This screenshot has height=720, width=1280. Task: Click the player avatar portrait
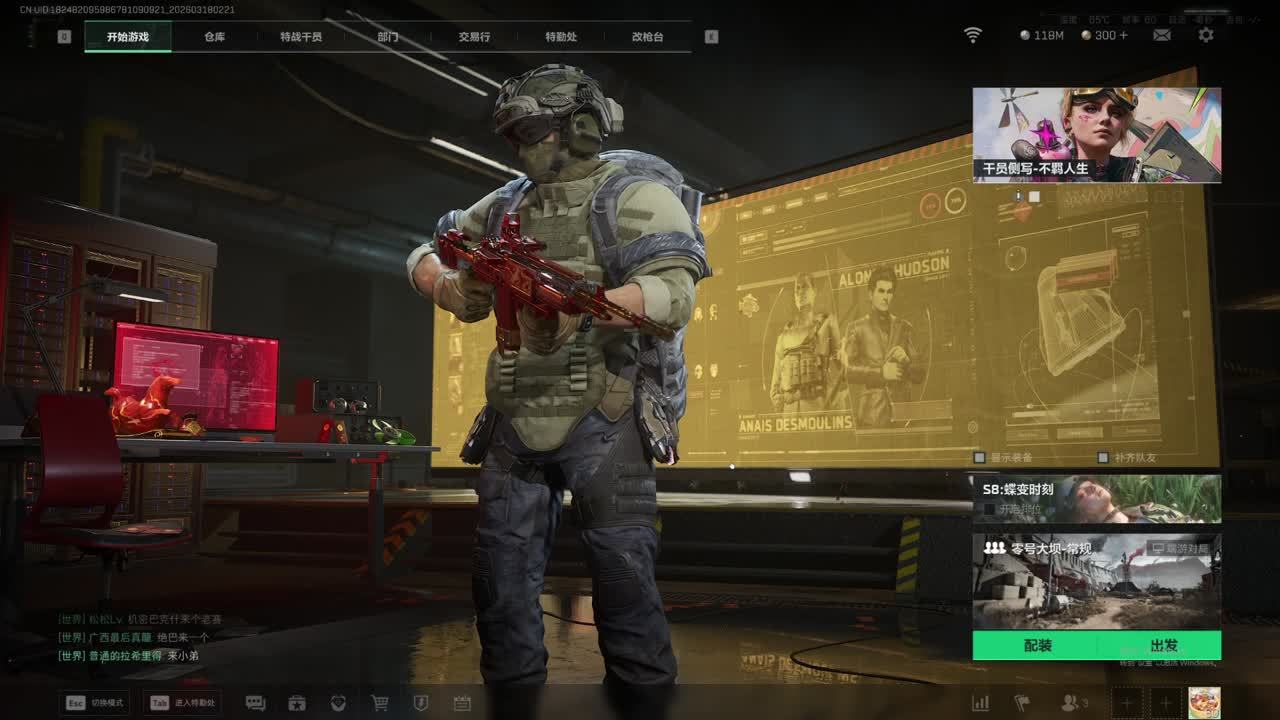click(x=1204, y=702)
